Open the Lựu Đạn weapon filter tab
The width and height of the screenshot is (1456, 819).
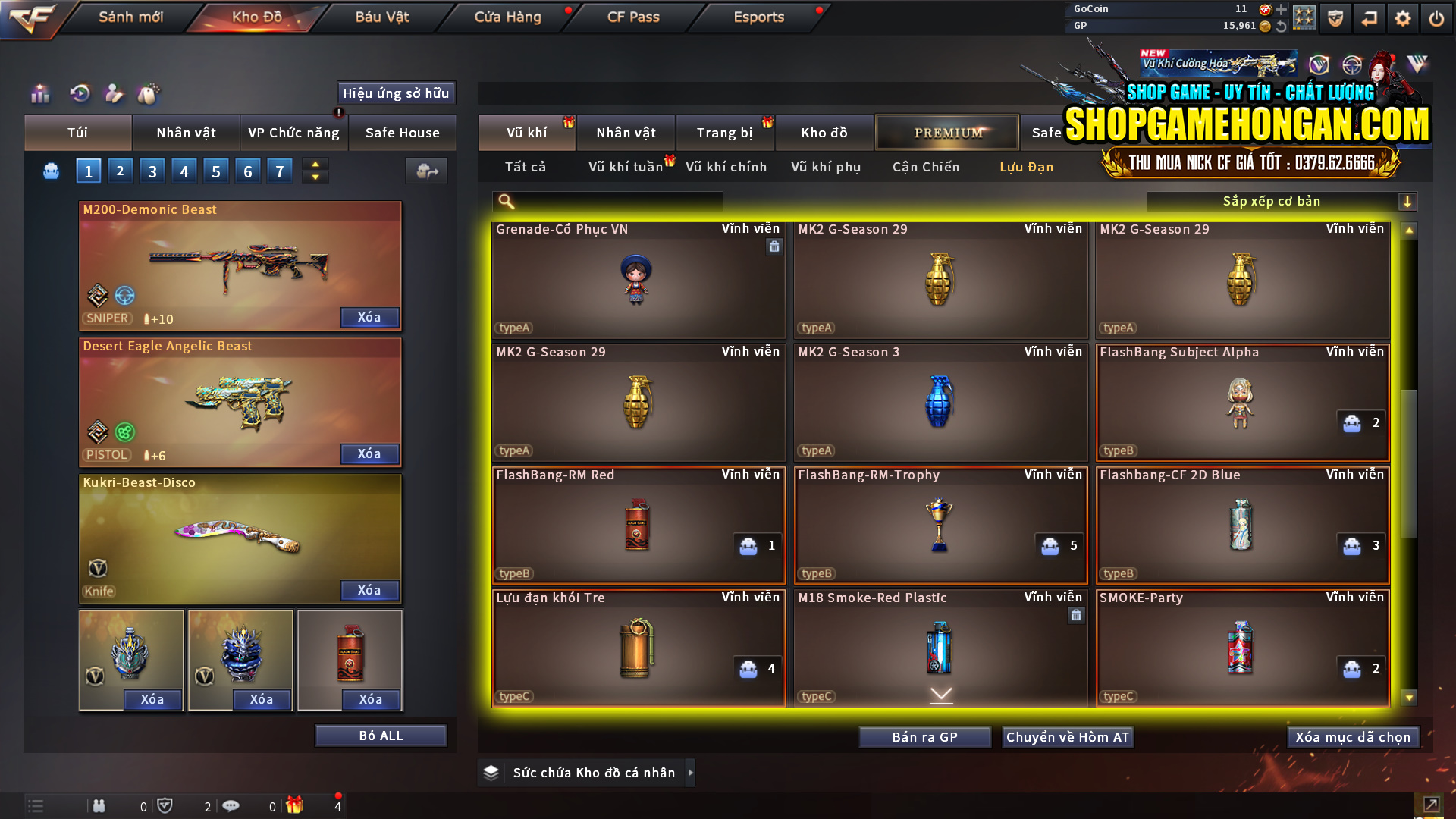click(x=1026, y=167)
